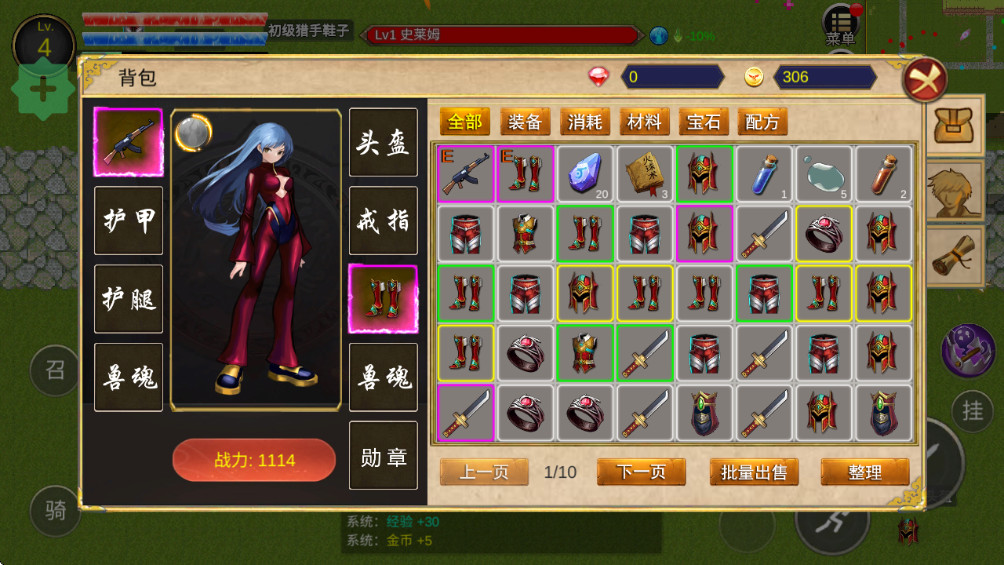Select the blue crystal item in inventory
This screenshot has width=1004, height=565.
[x=585, y=174]
